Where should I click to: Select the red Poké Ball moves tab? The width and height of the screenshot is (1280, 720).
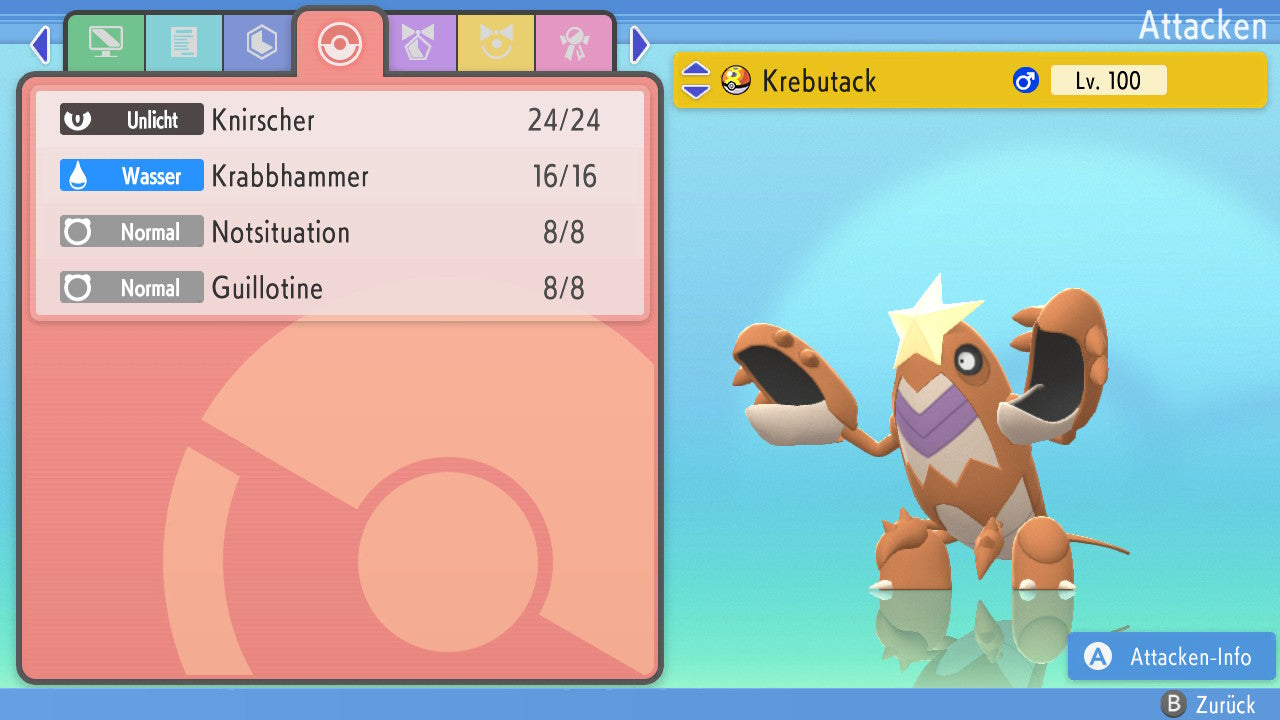[340, 43]
